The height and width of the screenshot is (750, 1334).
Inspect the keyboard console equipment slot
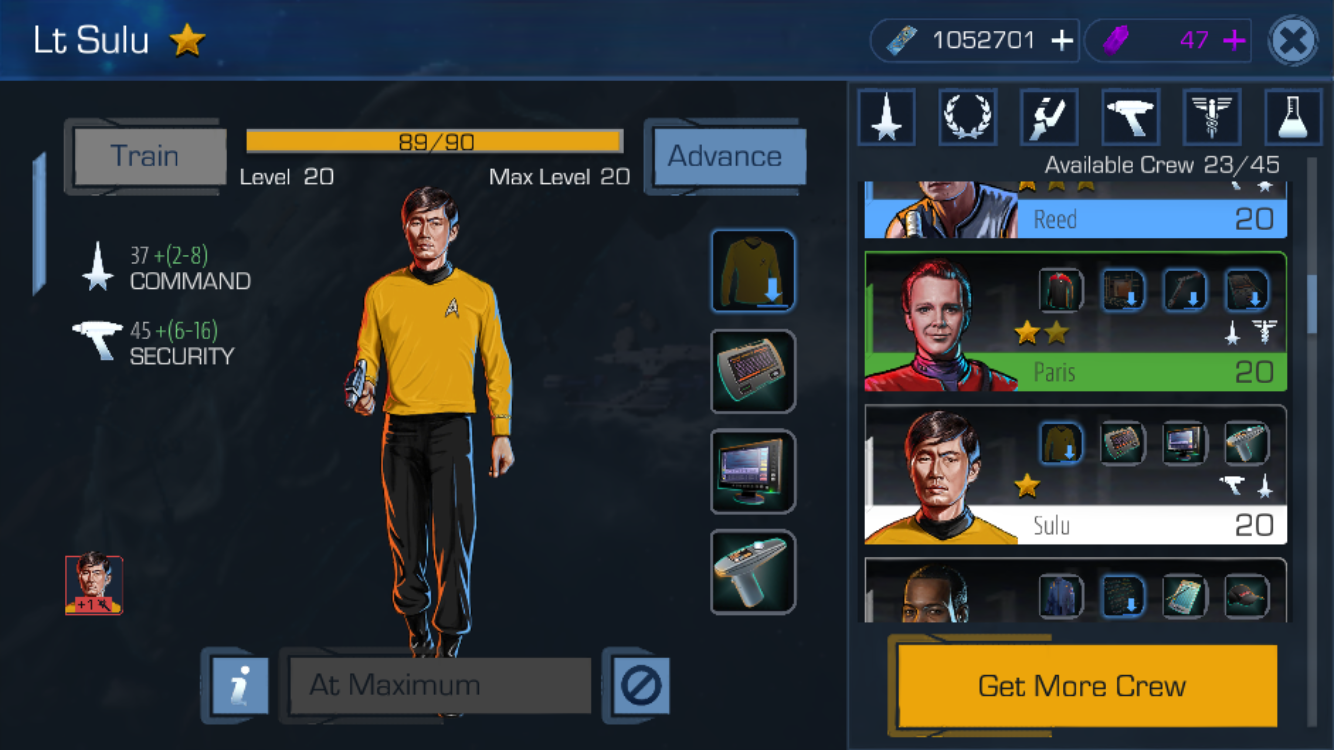tap(753, 371)
